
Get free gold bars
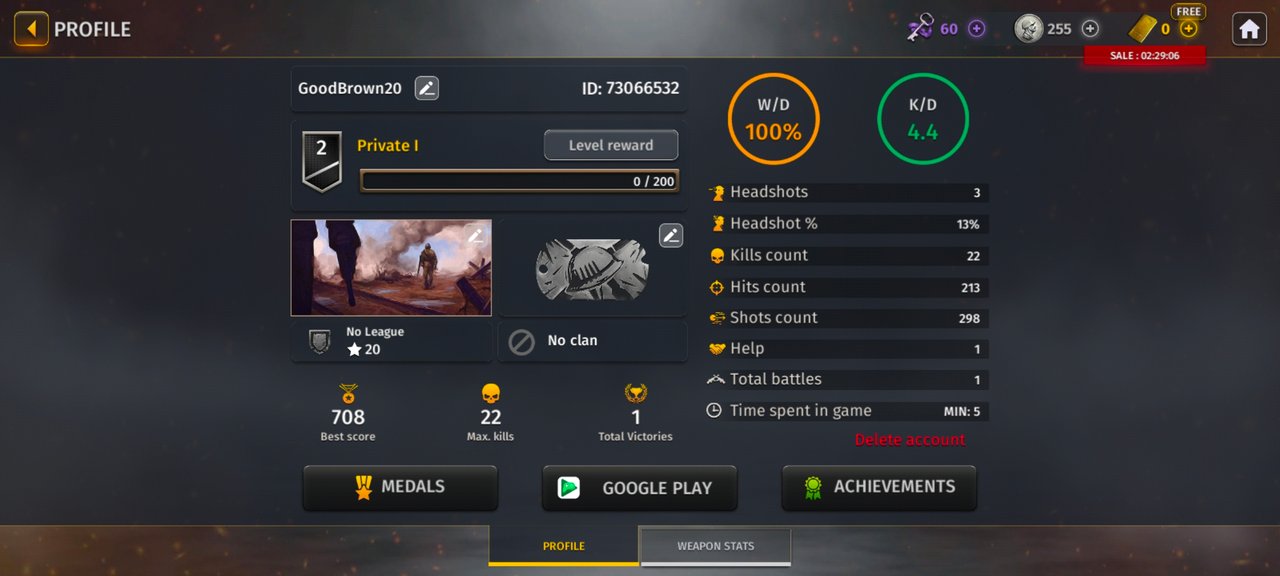tap(1188, 28)
